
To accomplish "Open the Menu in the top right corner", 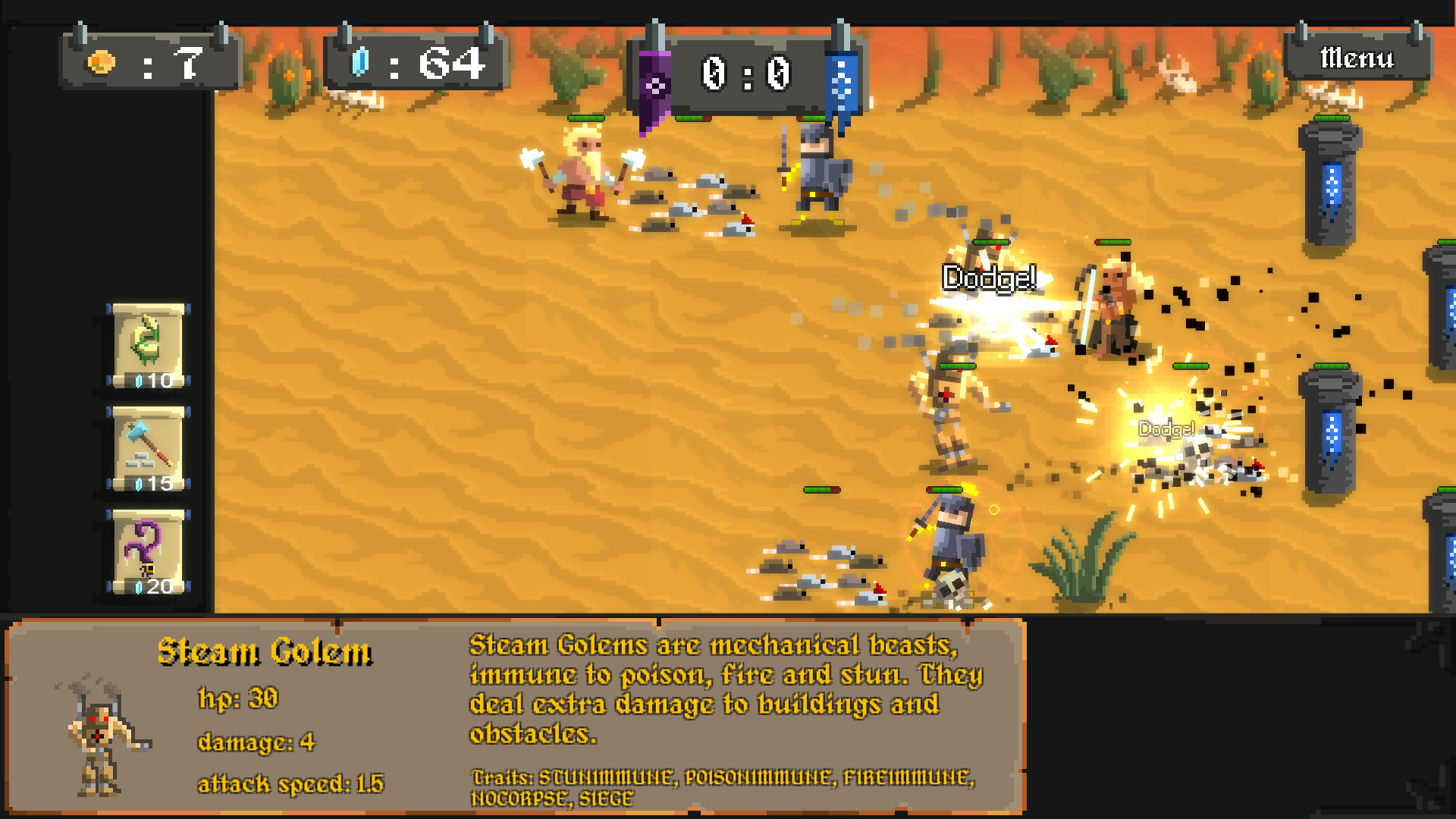I will click(x=1357, y=57).
